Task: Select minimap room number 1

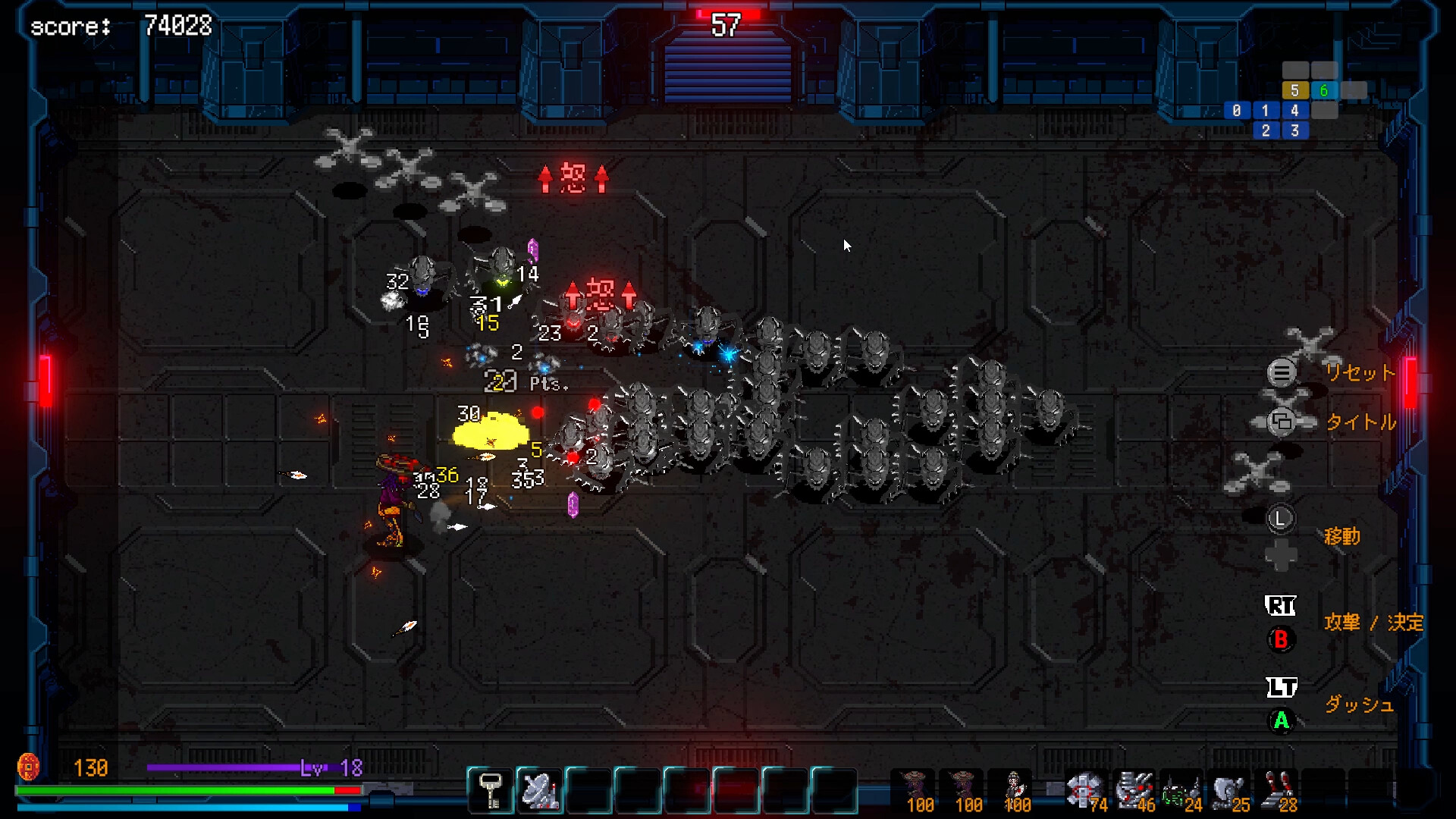Action: (1265, 111)
